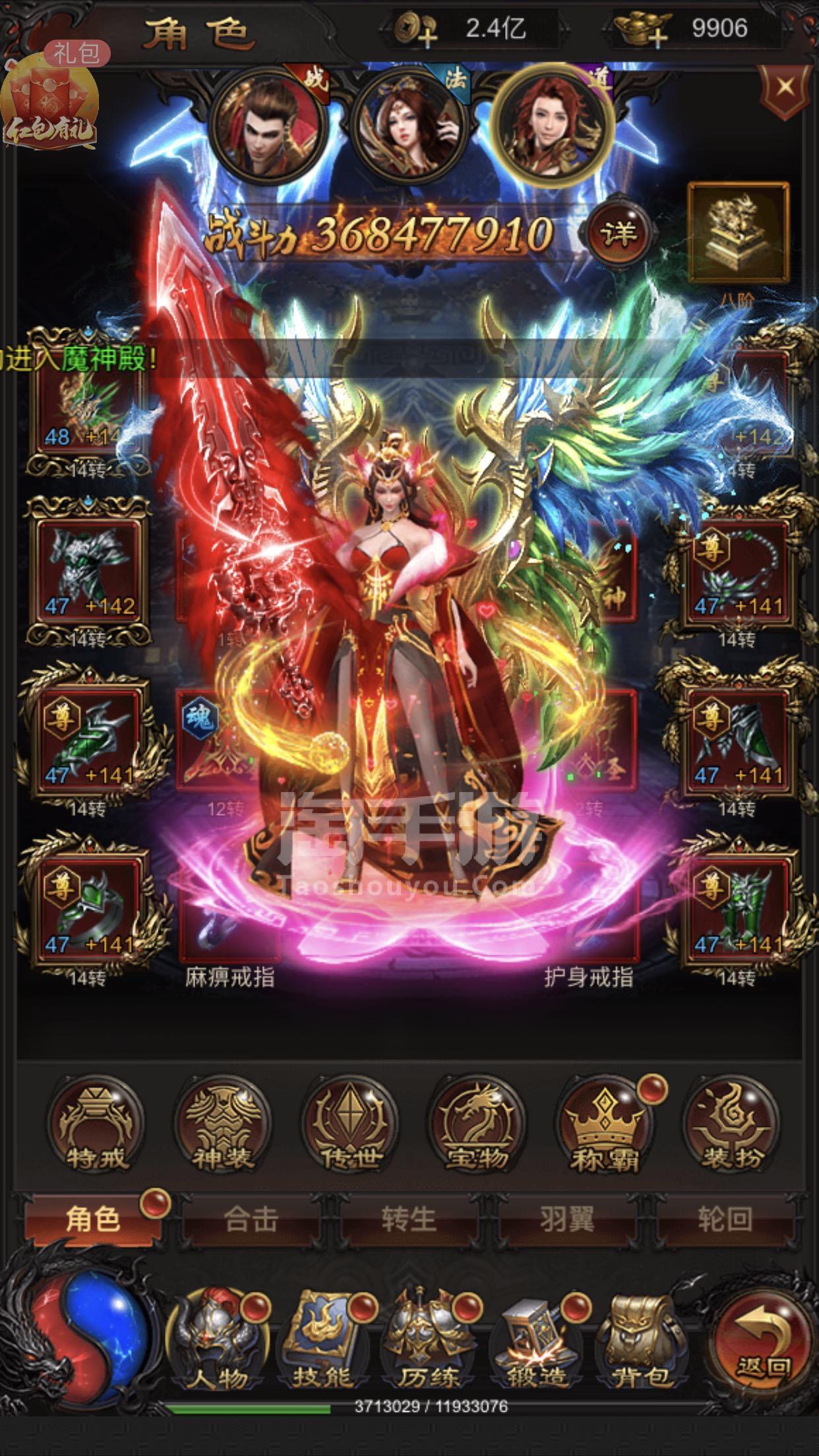
Task: Open the red packet gift (礼包) icon
Action: 50,106
